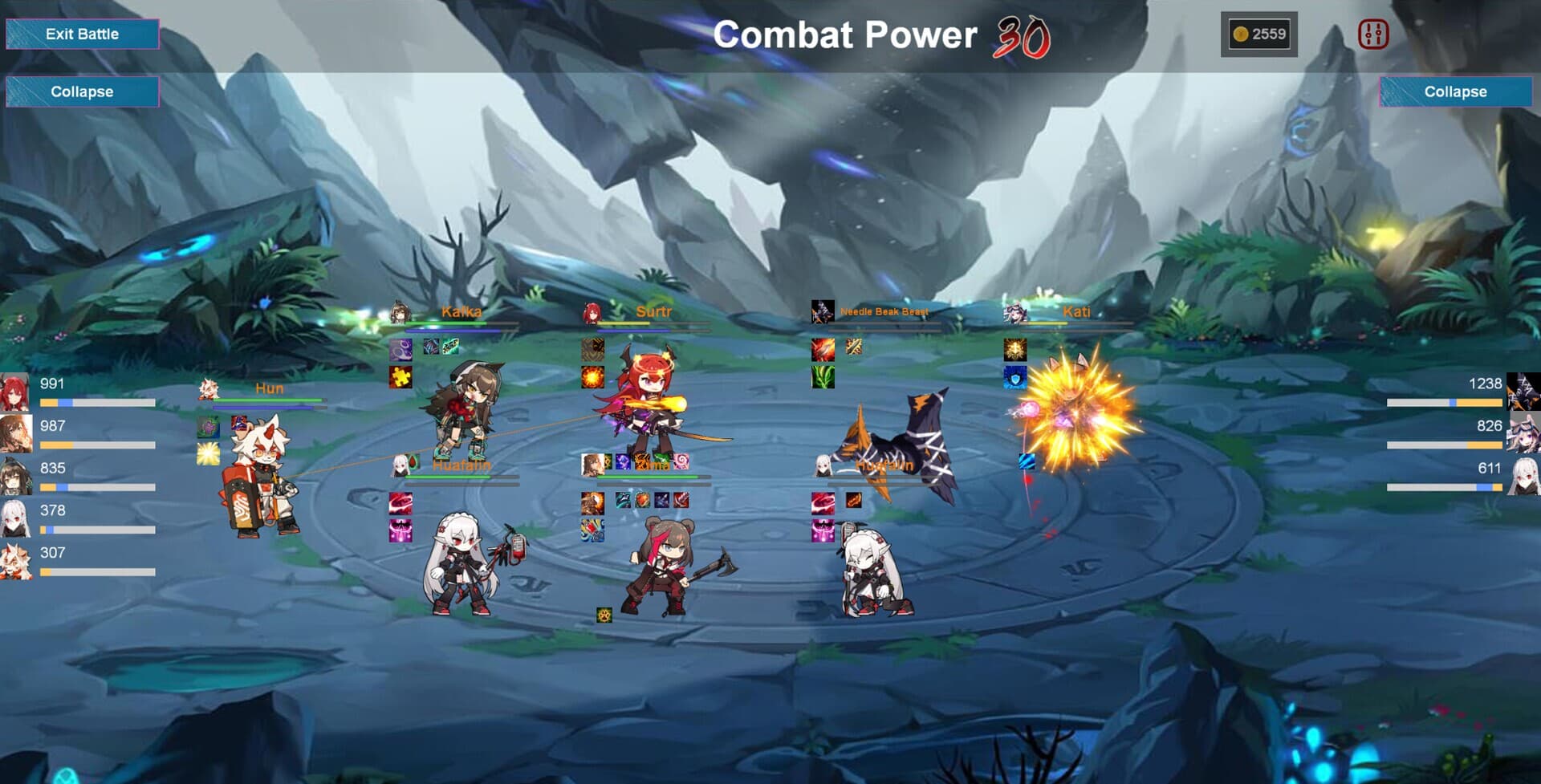The width and height of the screenshot is (1541, 784).
Task: Open the red pause icon at top right
Action: [x=1373, y=34]
